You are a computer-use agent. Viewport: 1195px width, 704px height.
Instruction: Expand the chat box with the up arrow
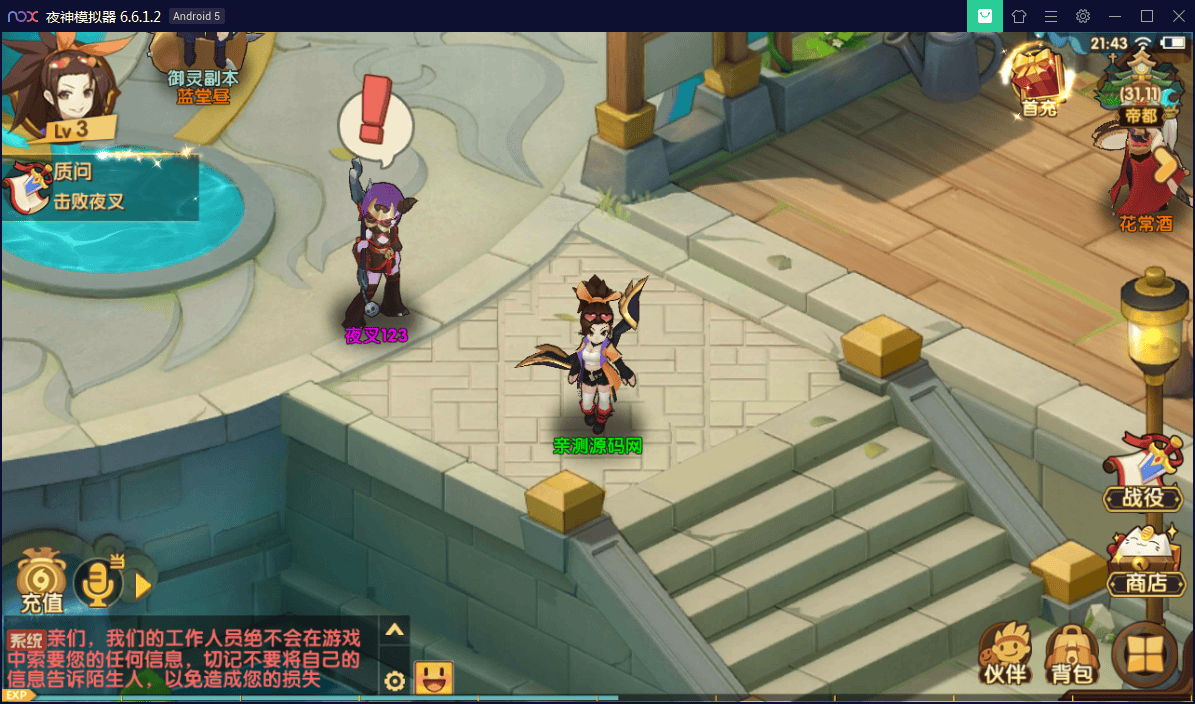[x=395, y=630]
